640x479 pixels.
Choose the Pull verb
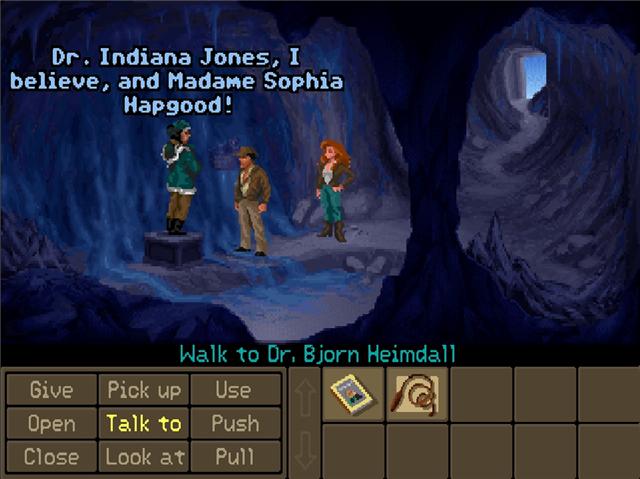pyautogui.click(x=233, y=457)
